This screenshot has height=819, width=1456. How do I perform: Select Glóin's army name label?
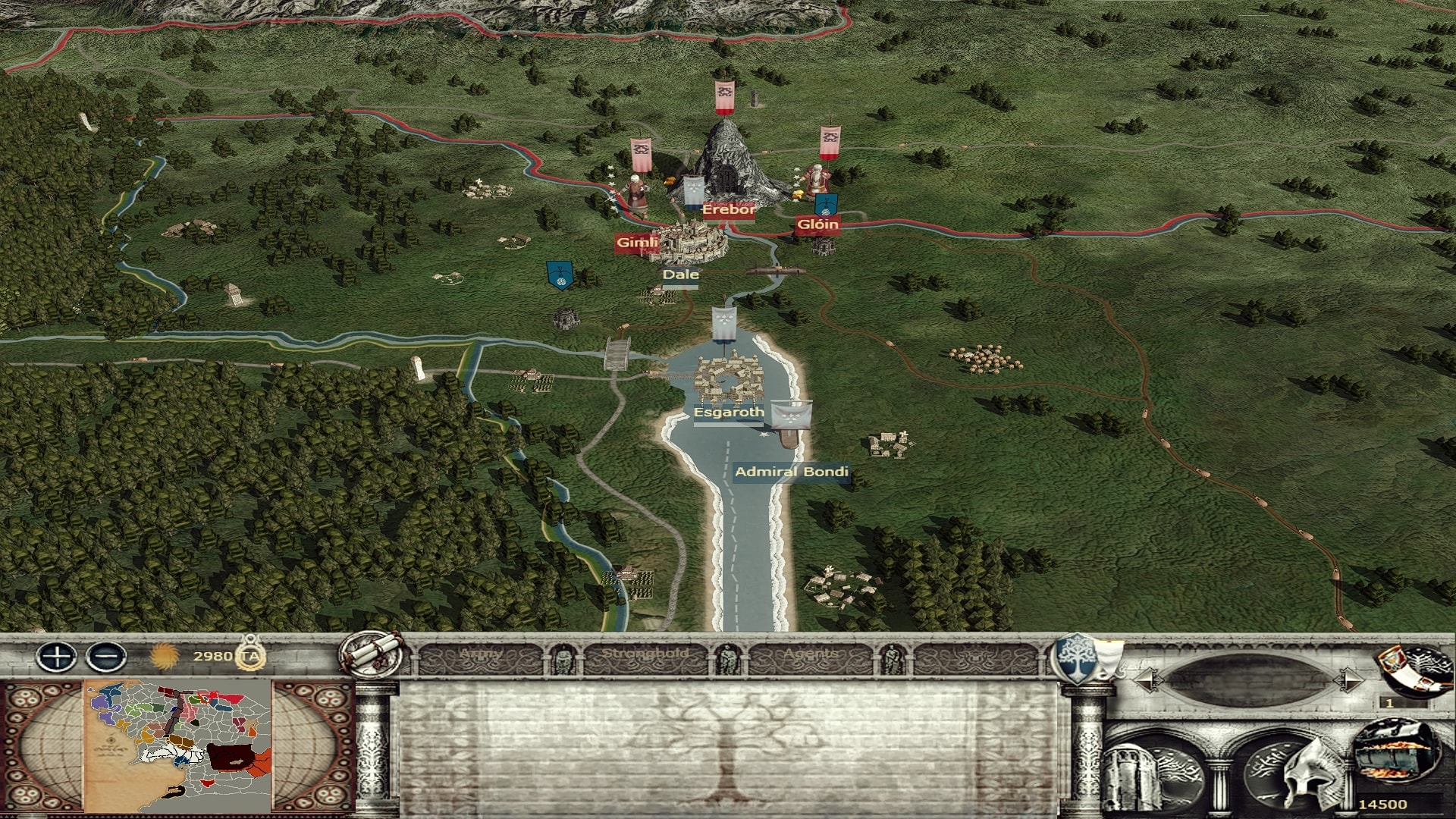click(817, 224)
